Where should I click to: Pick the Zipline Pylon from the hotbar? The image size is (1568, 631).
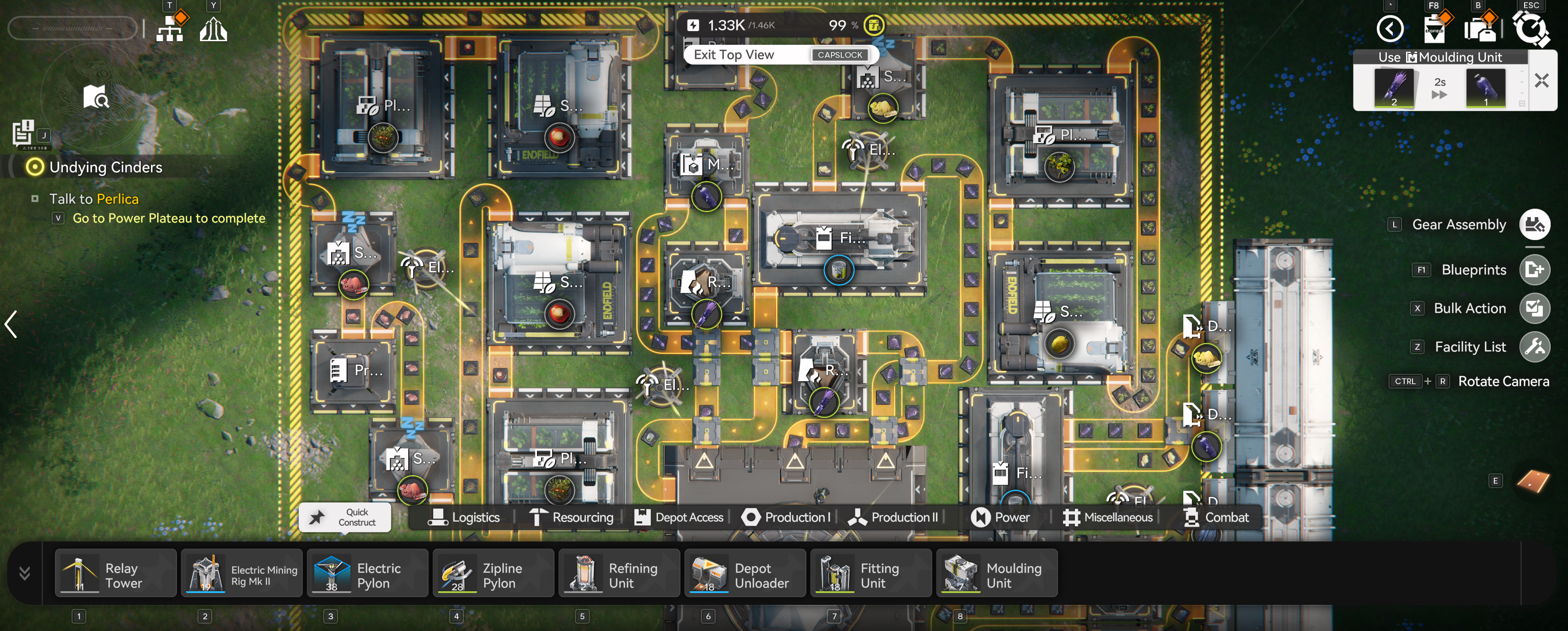pos(493,574)
